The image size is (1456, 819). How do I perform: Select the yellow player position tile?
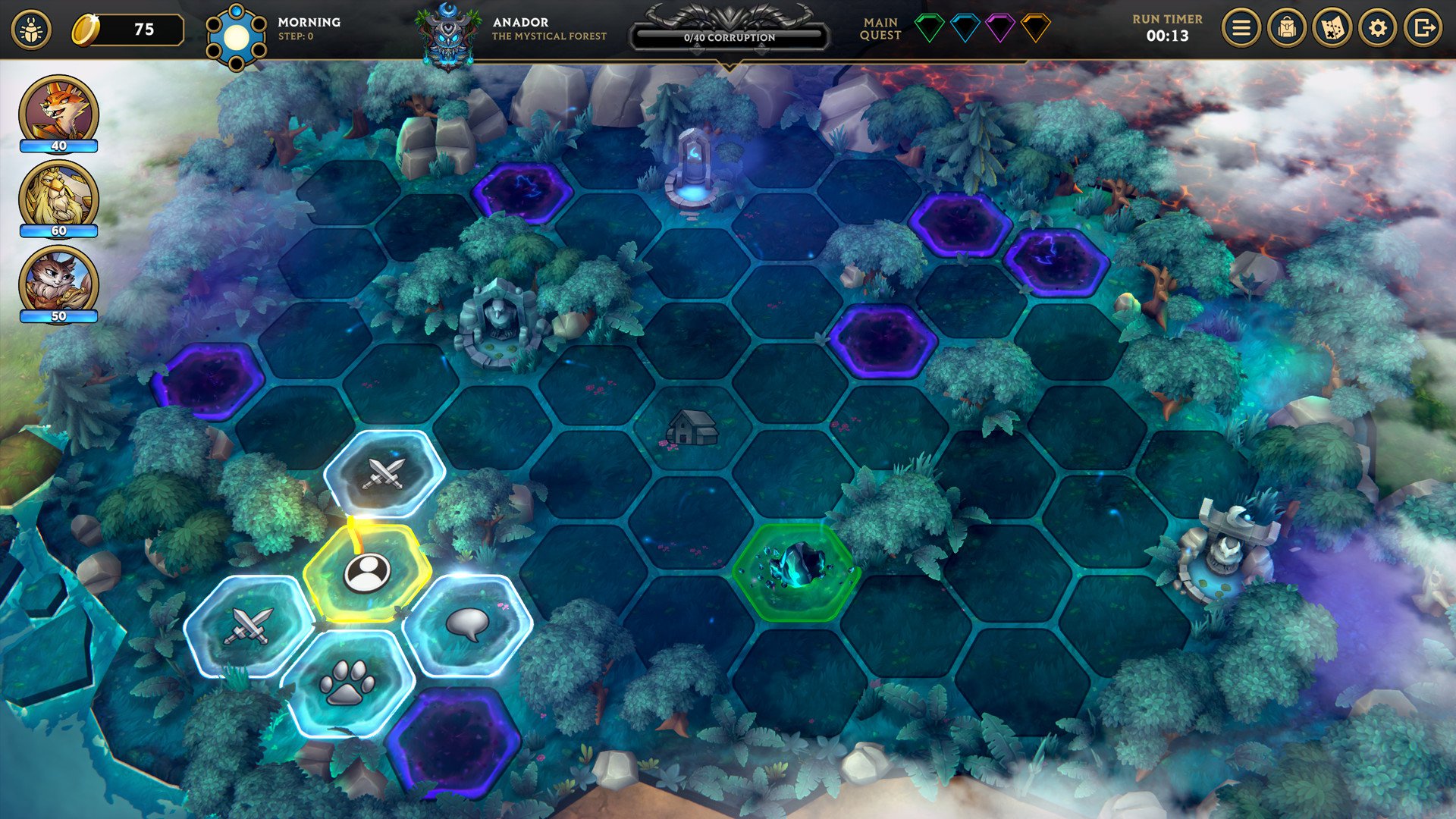click(x=367, y=573)
